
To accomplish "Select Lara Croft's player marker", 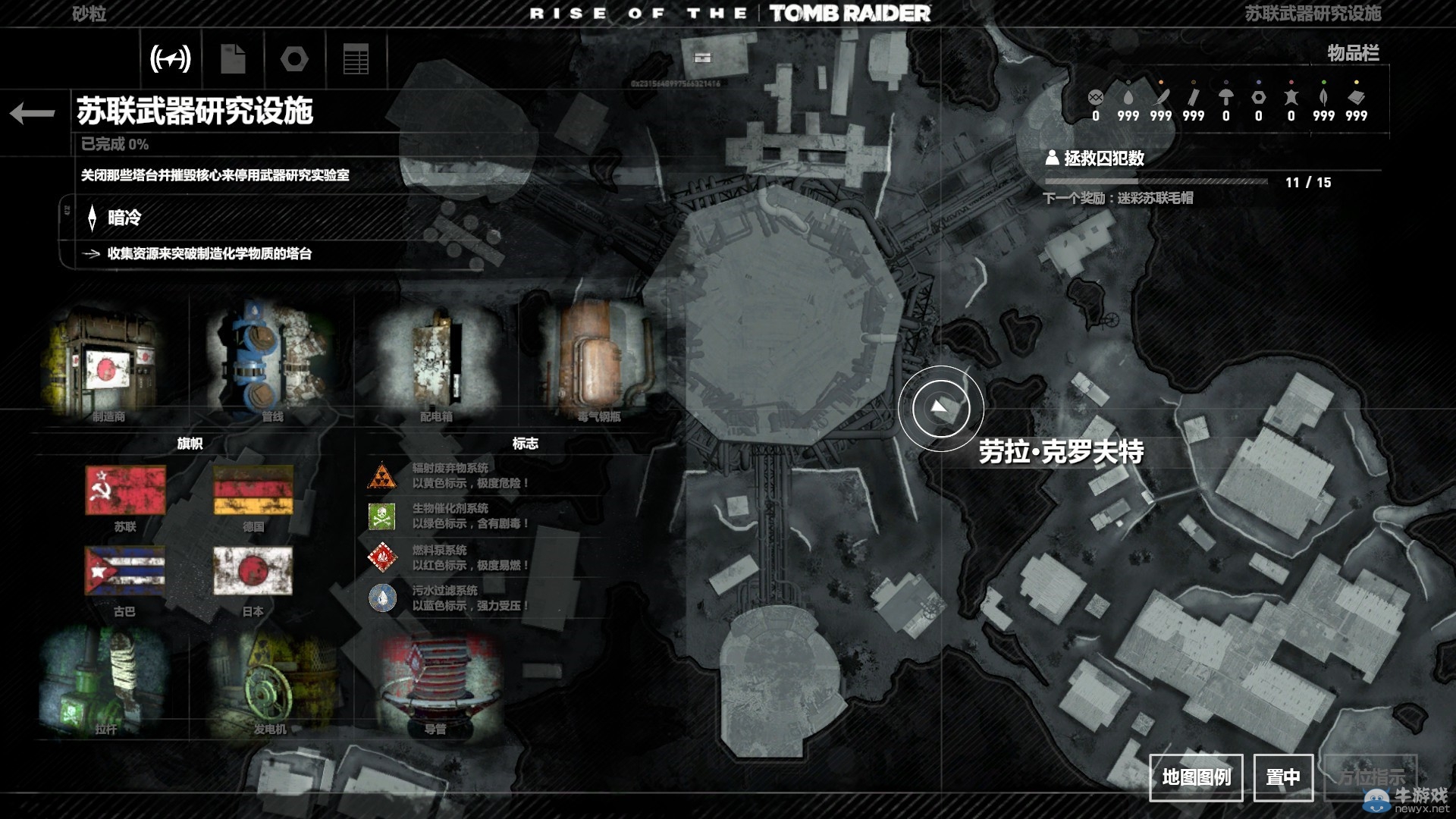I will 940,408.
